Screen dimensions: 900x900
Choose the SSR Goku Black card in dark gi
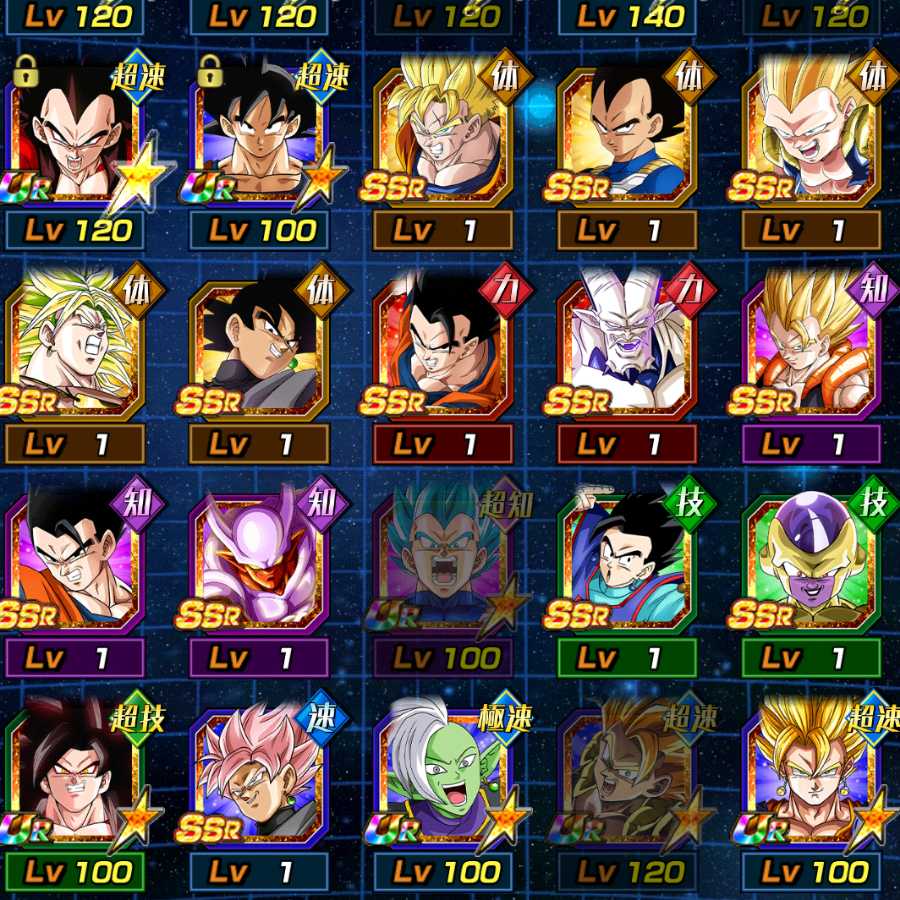point(260,347)
